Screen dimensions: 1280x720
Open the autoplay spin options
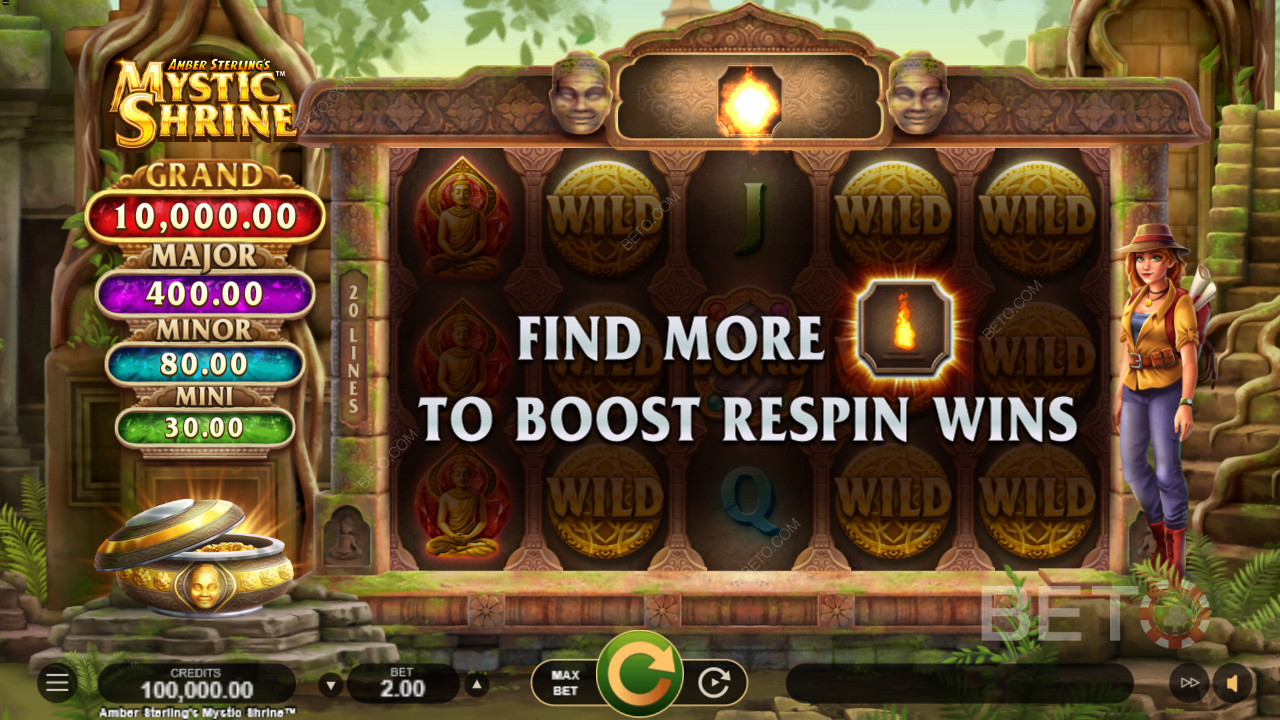click(x=714, y=683)
